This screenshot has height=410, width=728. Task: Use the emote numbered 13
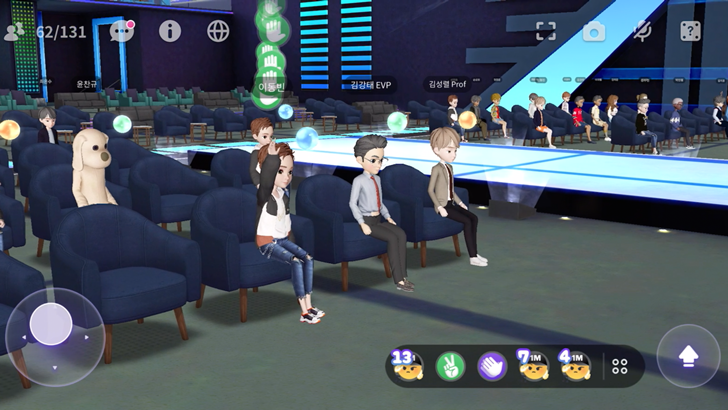(408, 366)
